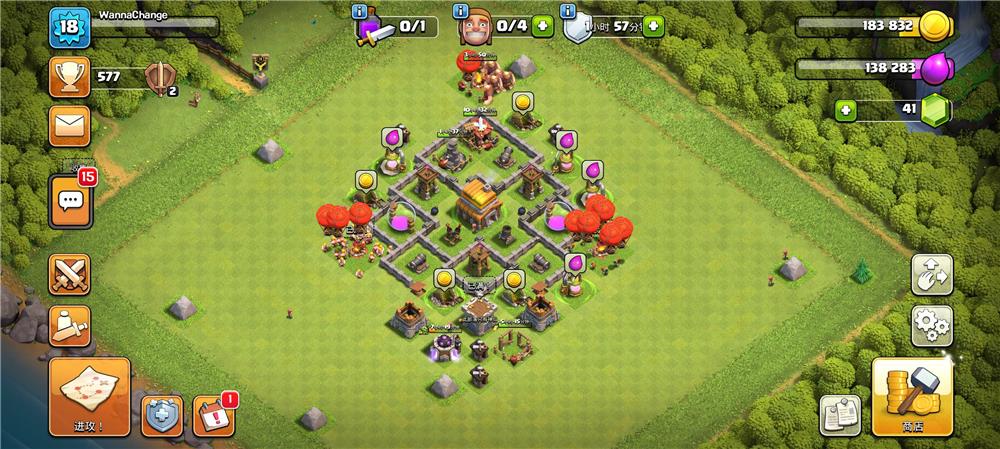
Task: Open the mail envelope inbox
Action: tap(70, 125)
